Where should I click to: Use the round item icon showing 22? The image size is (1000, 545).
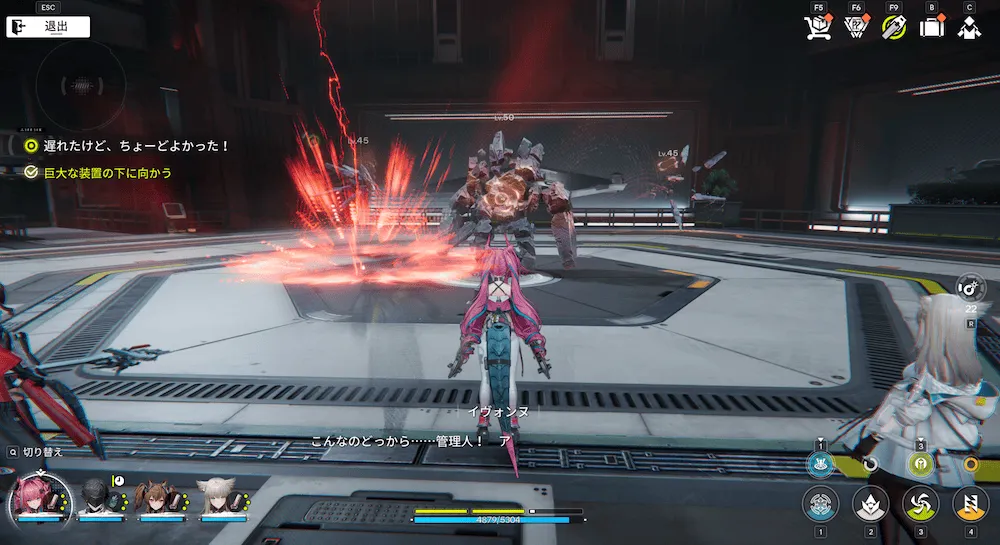tap(969, 289)
